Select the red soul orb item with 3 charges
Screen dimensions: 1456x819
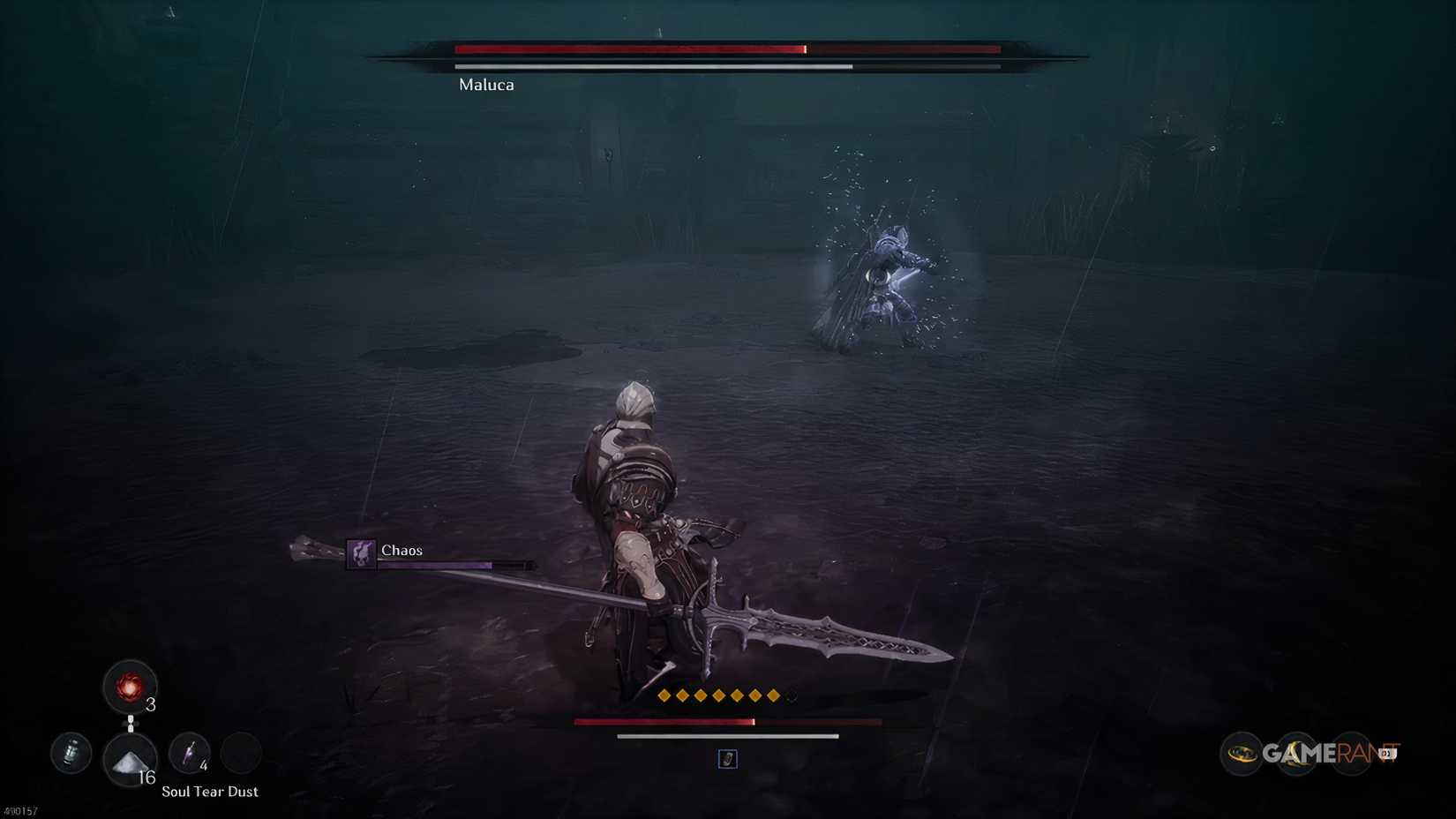[x=131, y=686]
